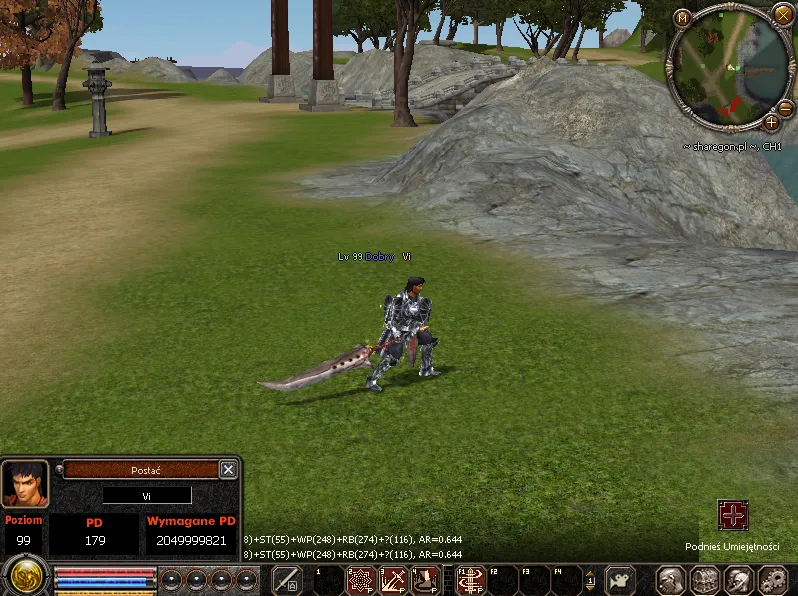Toggle the camera mode button
This screenshot has height=596, width=798.
point(621,580)
